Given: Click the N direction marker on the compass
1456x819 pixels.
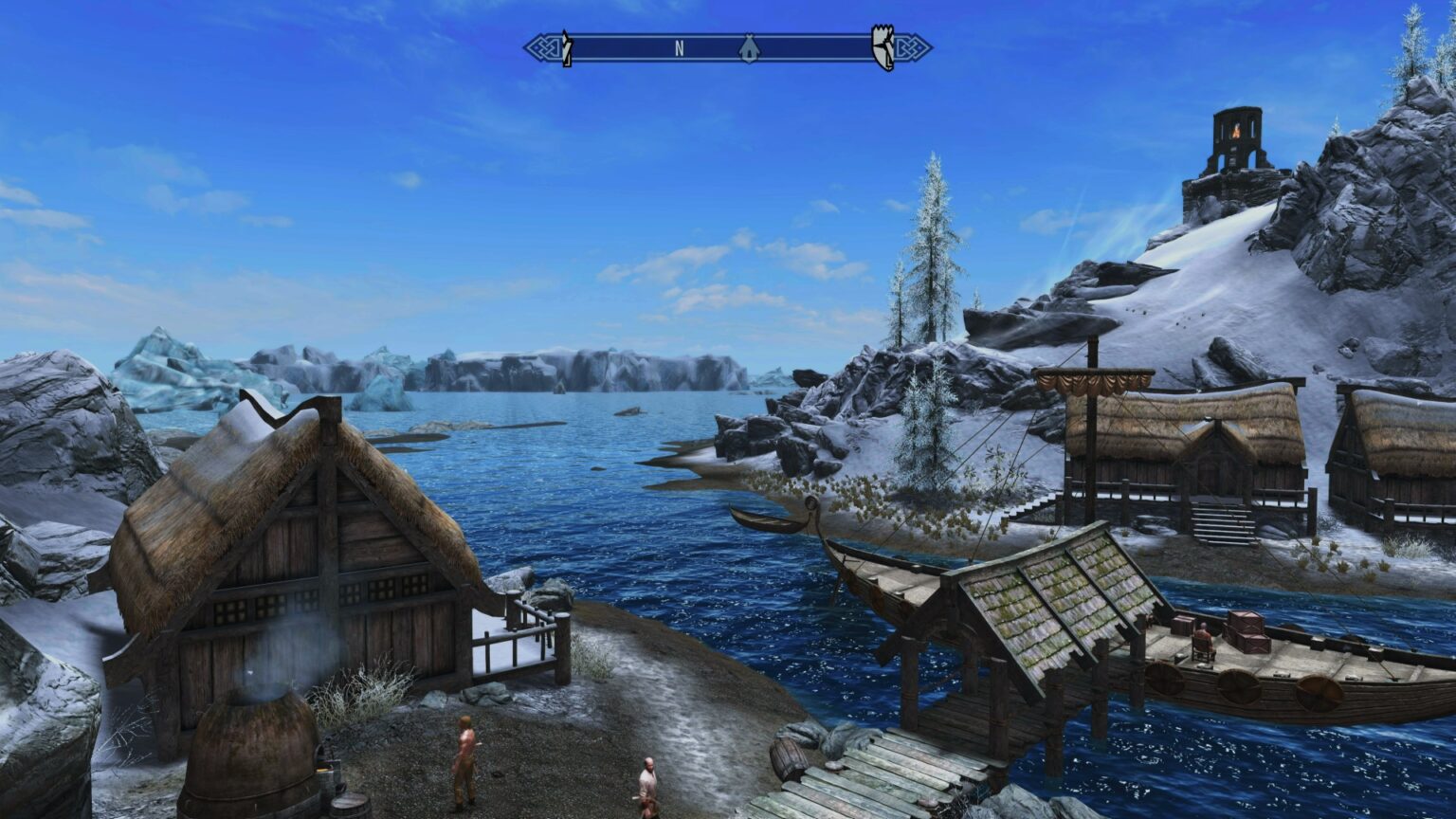Looking at the screenshot, I should pos(679,45).
